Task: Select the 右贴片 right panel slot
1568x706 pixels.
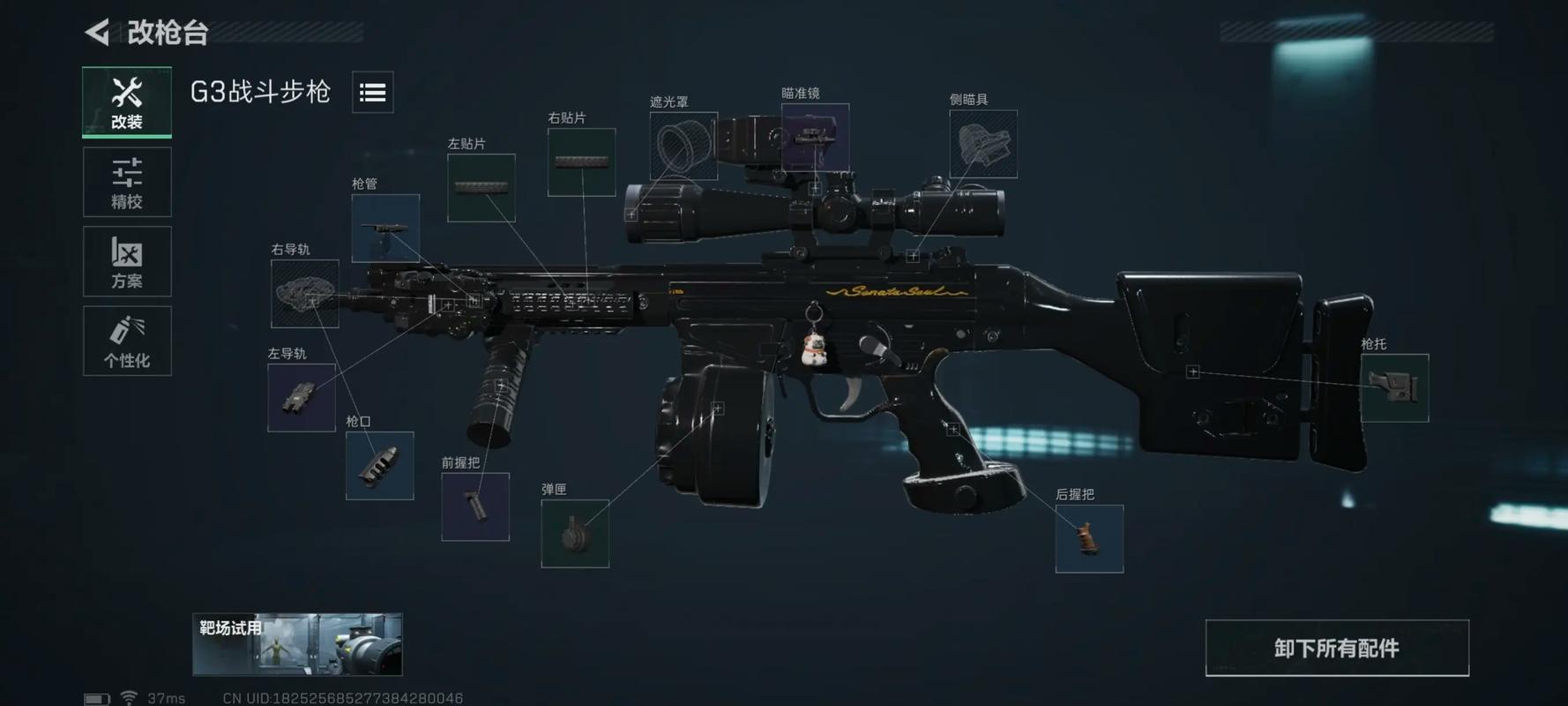Action: click(x=581, y=161)
